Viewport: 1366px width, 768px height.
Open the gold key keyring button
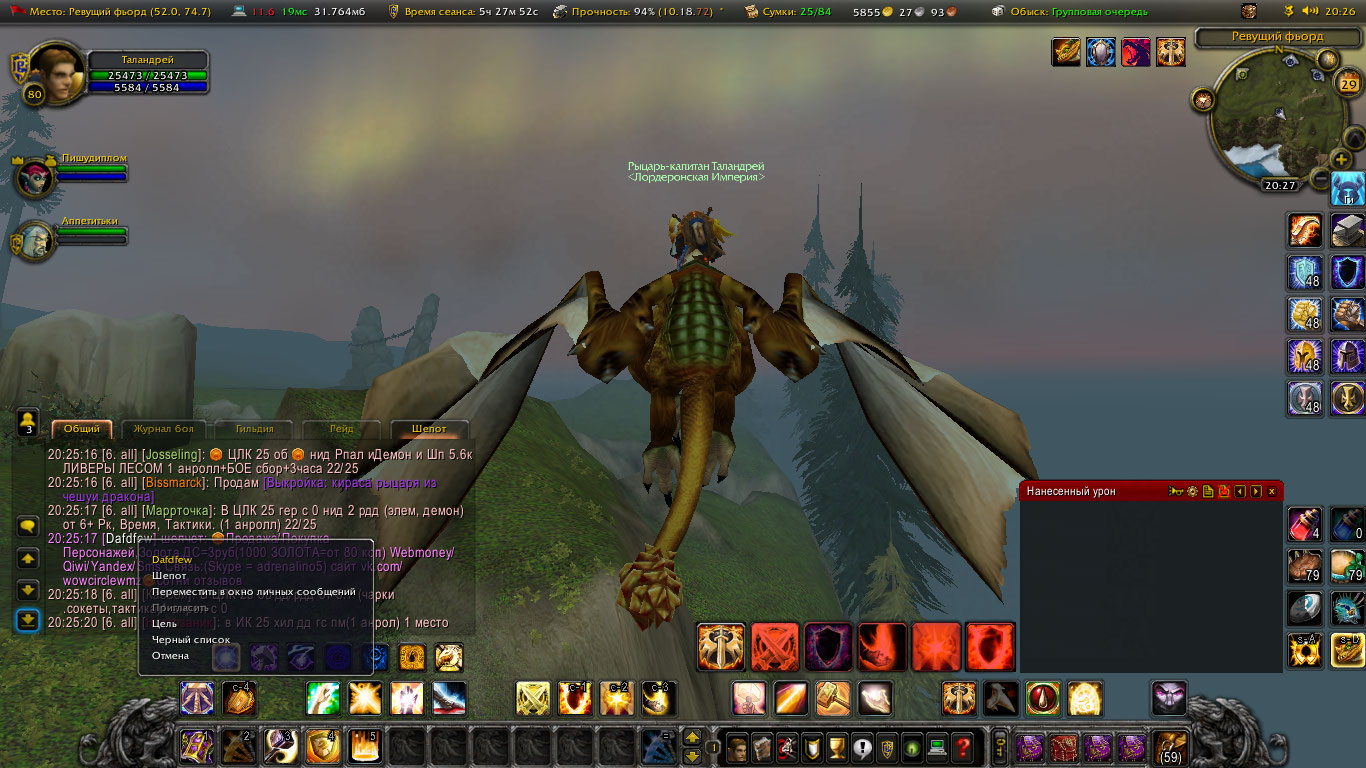[x=999, y=746]
